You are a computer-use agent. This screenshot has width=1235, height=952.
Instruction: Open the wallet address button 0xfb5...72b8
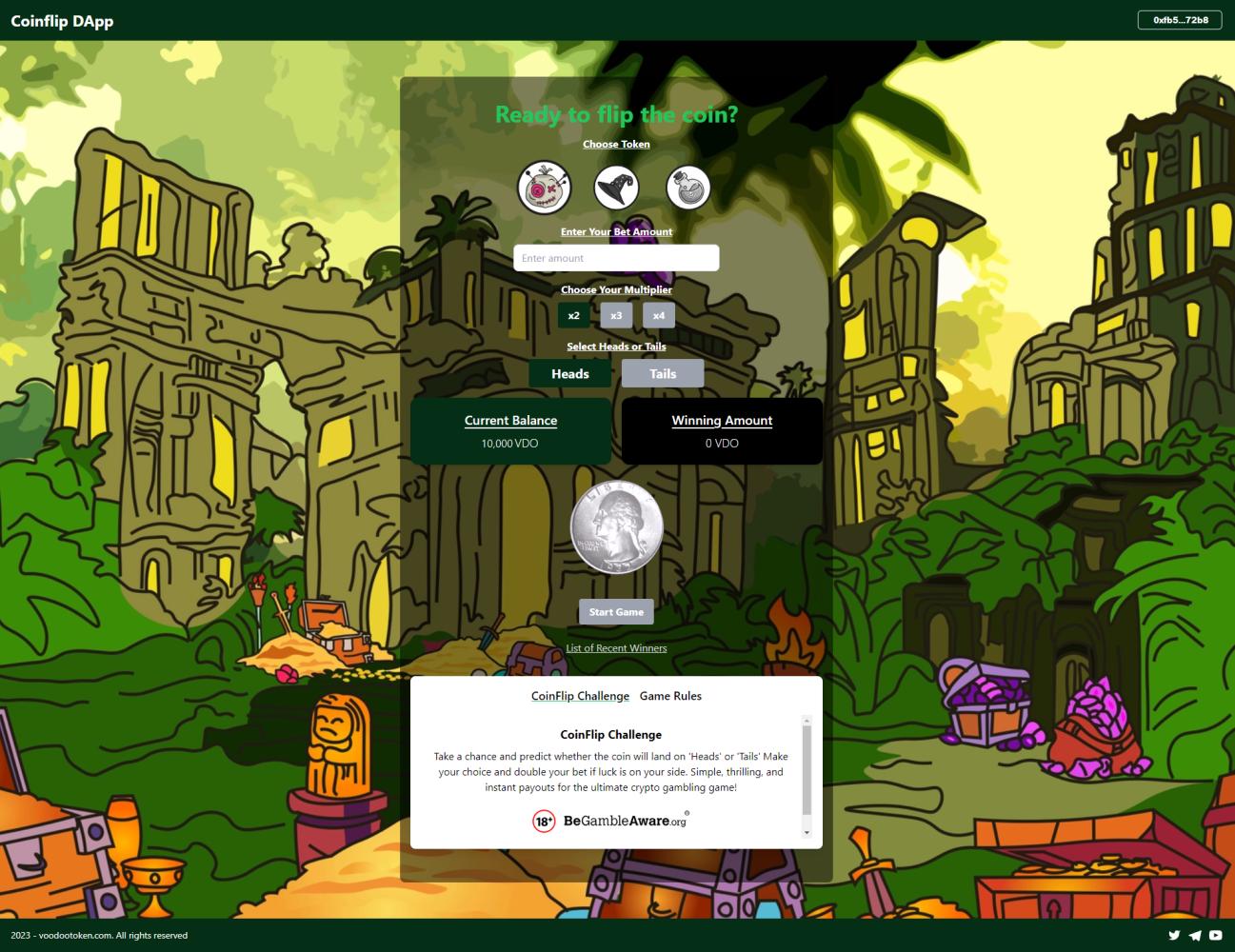(x=1180, y=20)
